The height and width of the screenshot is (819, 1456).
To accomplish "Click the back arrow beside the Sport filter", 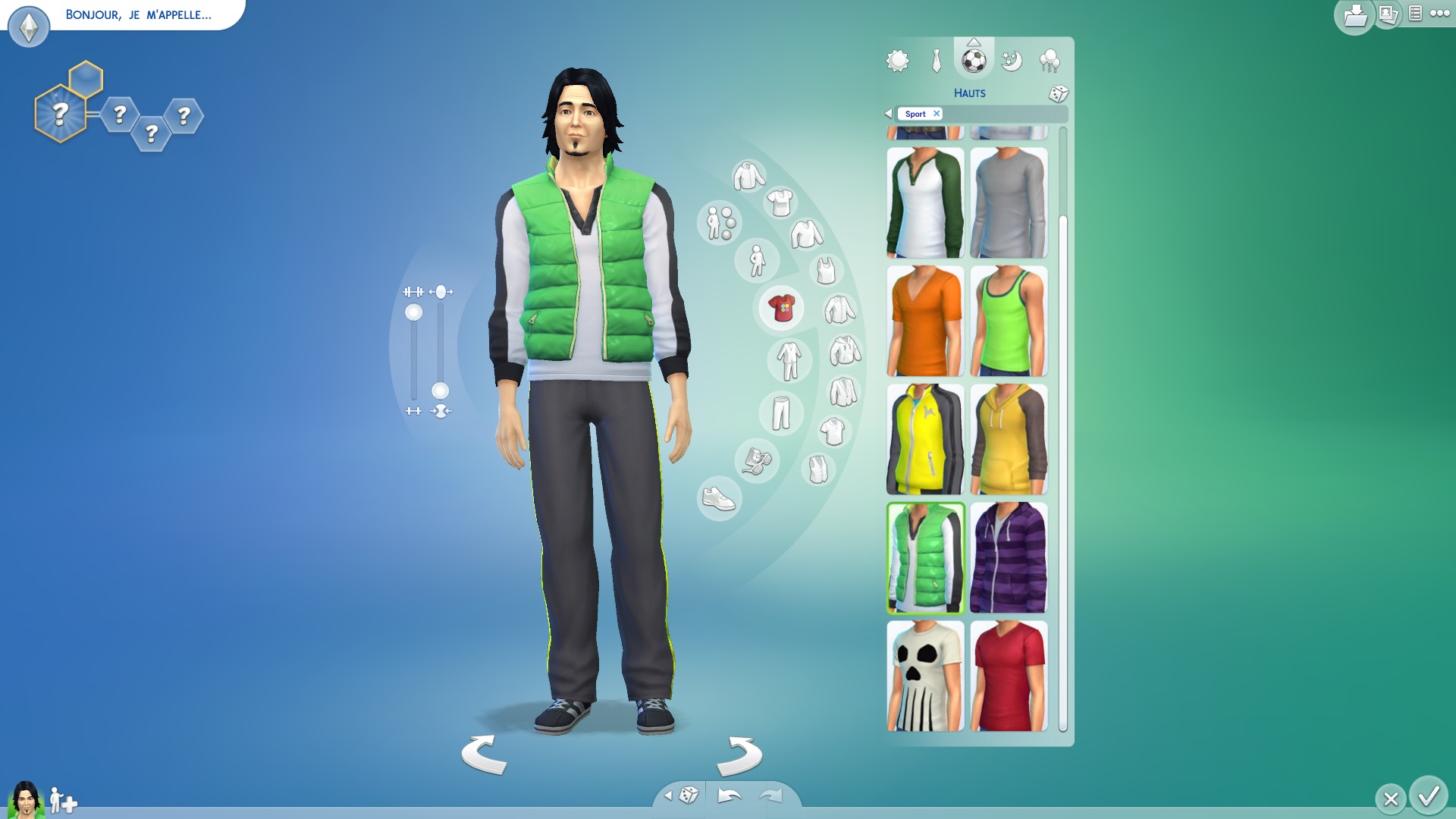I will point(888,114).
